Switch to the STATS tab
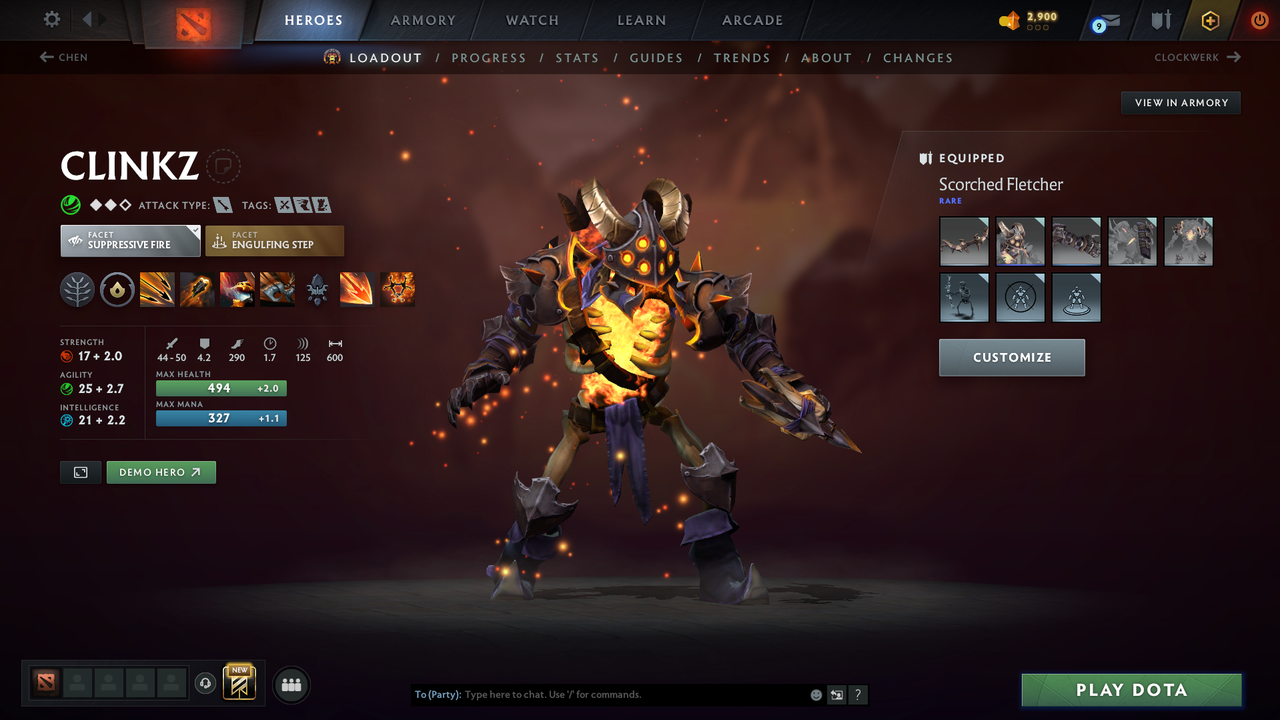Viewport: 1280px width, 720px height. 577,57
